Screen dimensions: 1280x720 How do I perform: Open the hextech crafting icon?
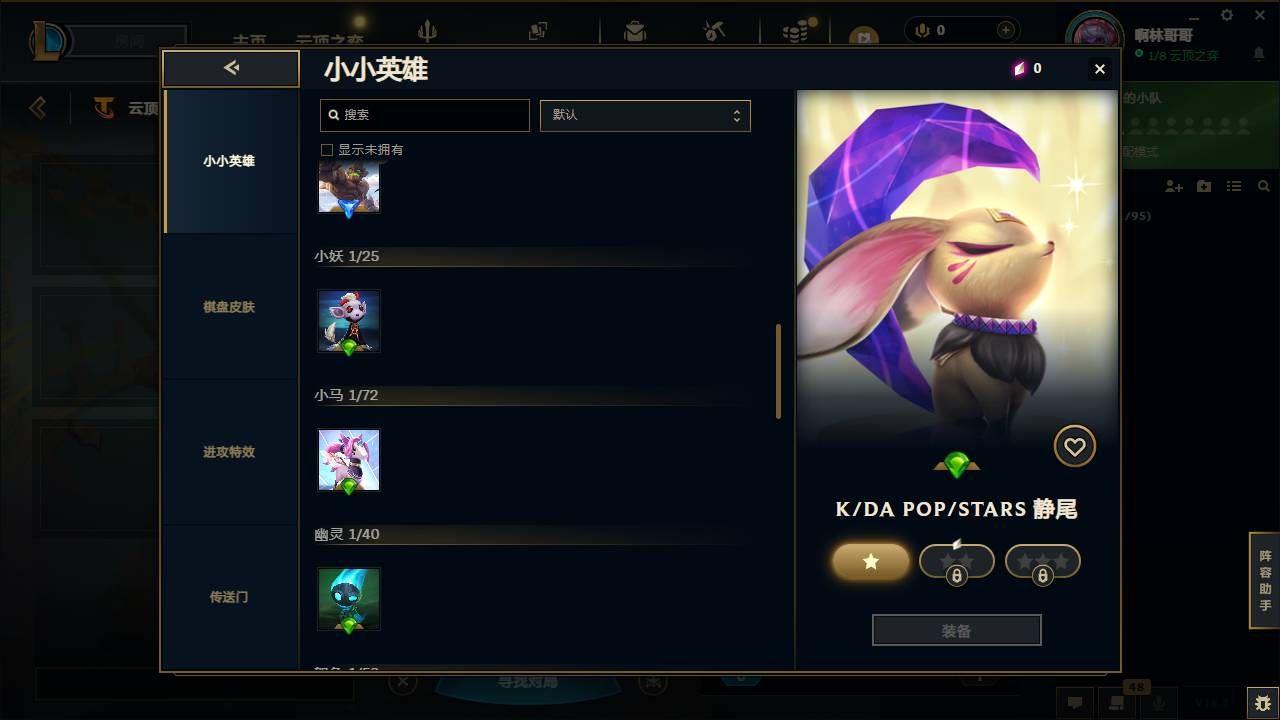pos(712,30)
